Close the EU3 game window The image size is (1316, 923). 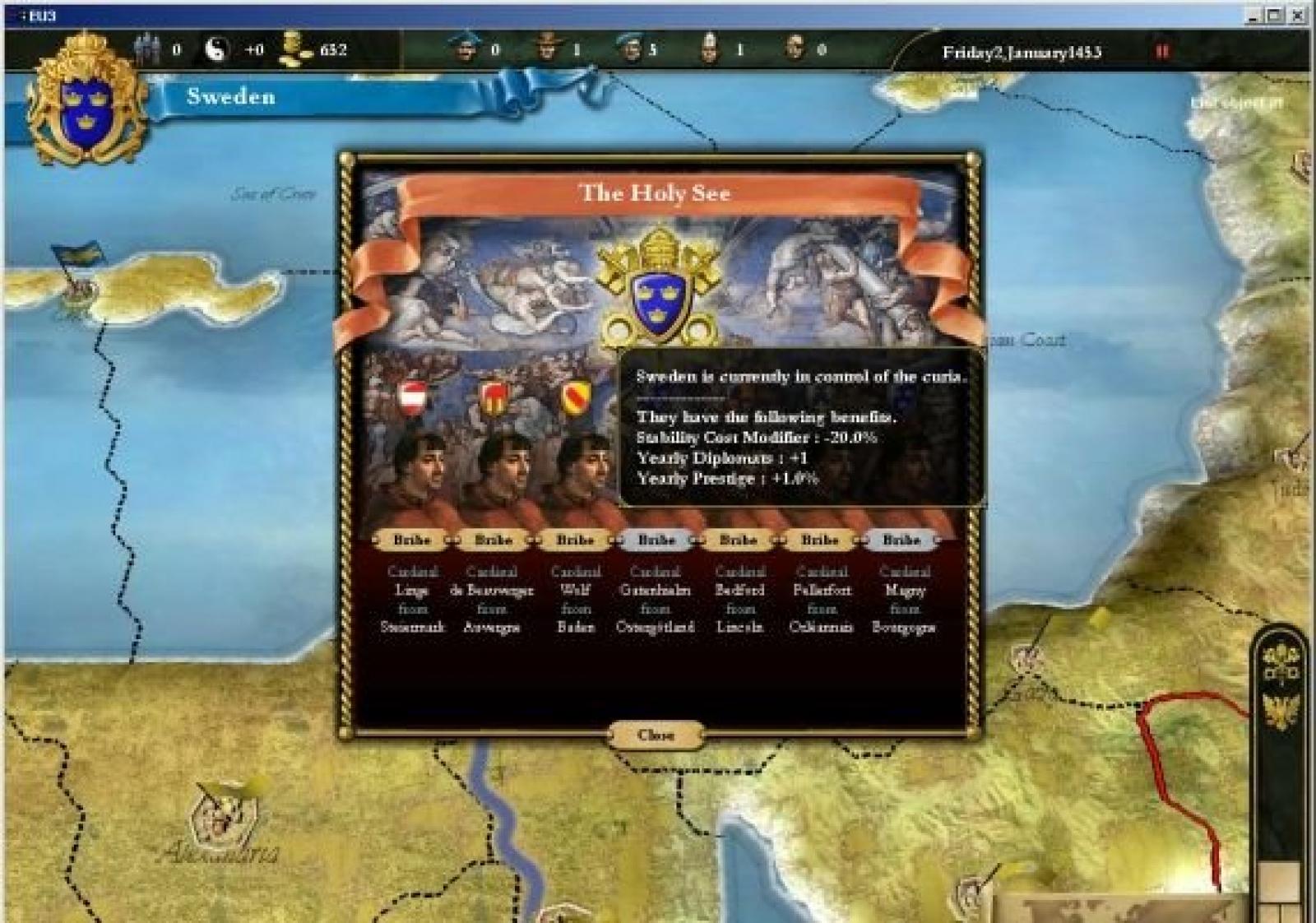tap(1299, 15)
